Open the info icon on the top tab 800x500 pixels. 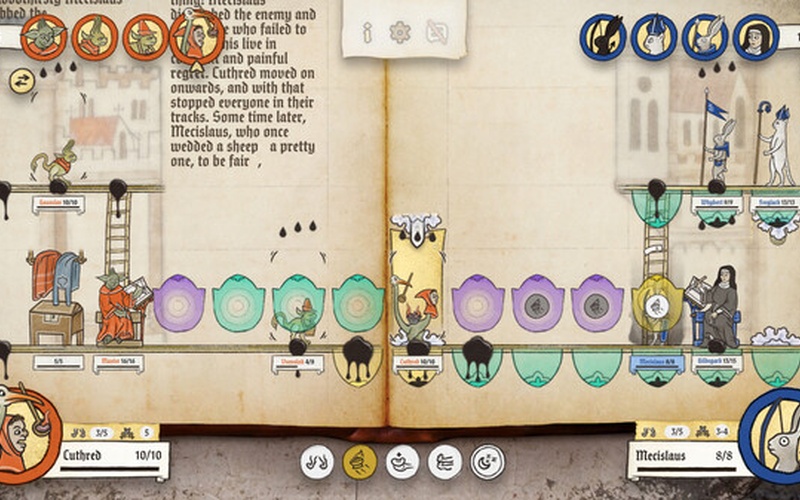[x=367, y=33]
